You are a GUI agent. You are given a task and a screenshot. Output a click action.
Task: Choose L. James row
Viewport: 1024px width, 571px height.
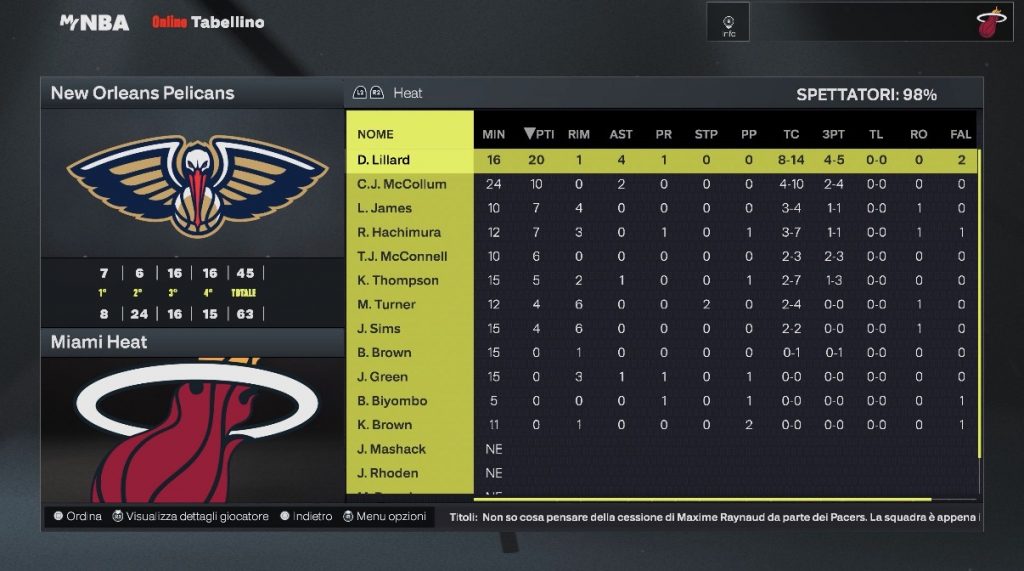(385, 208)
